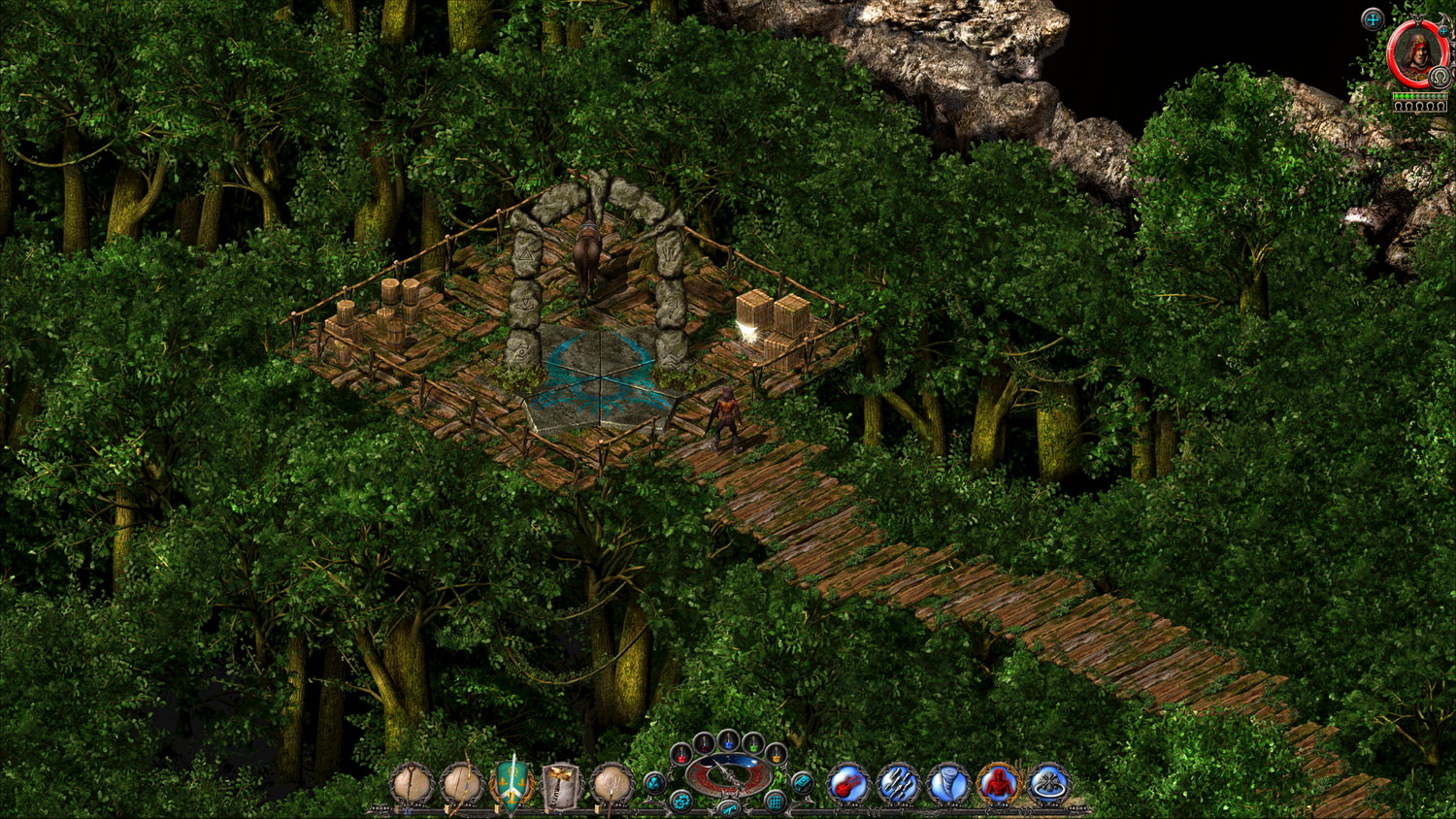The height and width of the screenshot is (819, 1456).
Task: Cast the tornado combat art
Action: pos(948,783)
